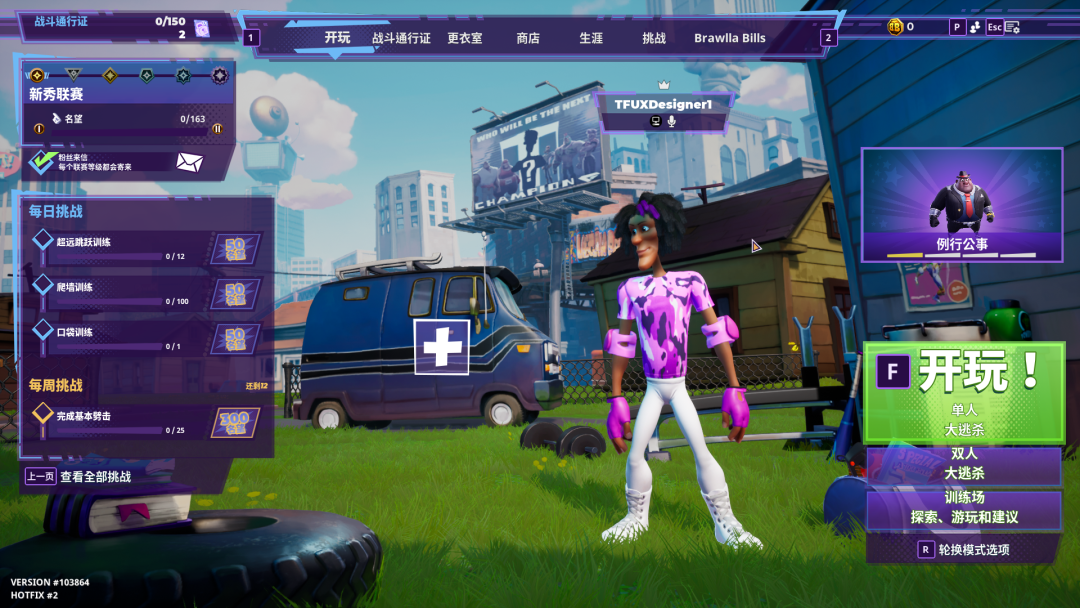Select the 挑战 challenges tab

(x=654, y=38)
